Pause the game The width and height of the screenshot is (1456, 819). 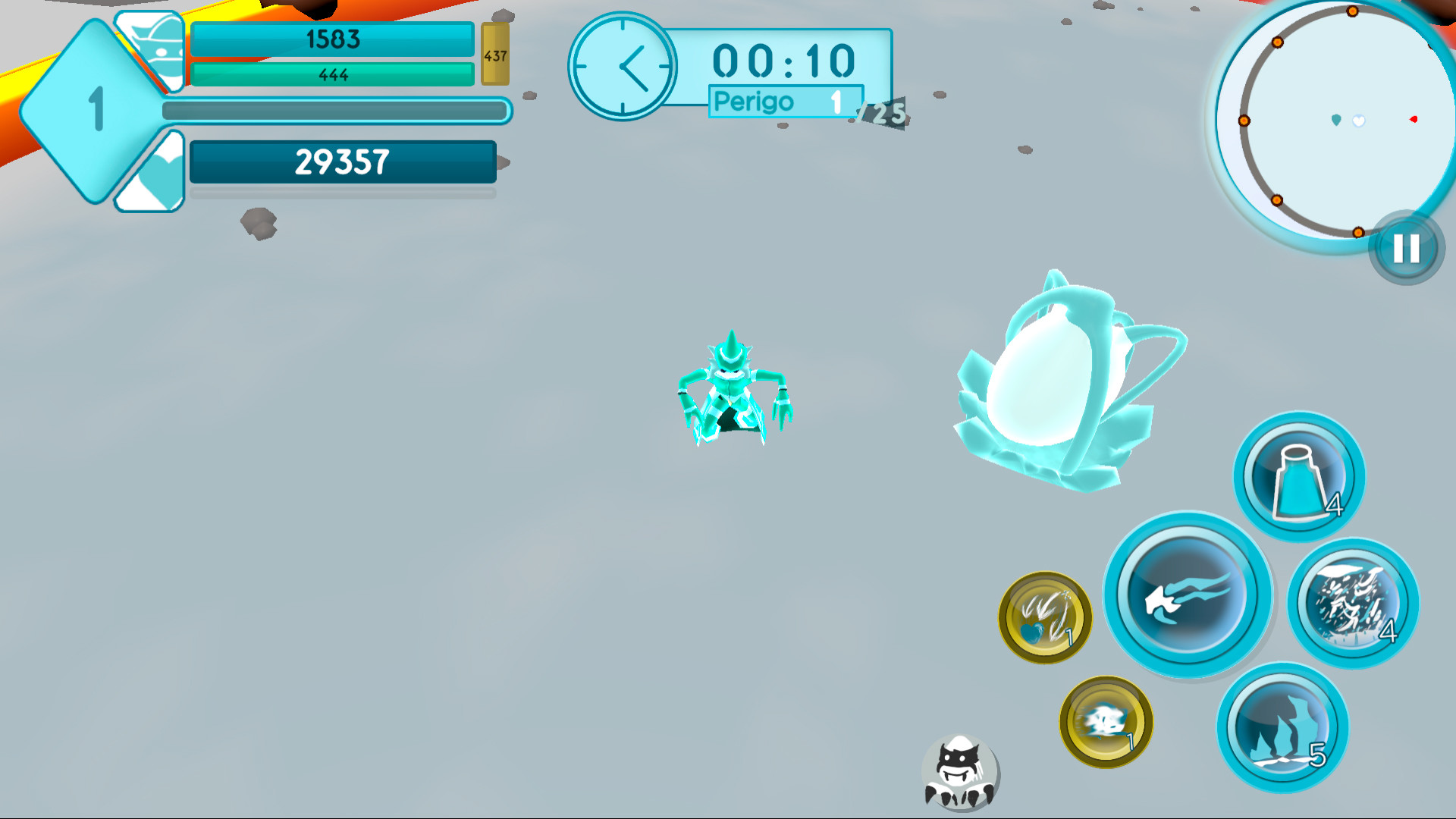click(x=1406, y=248)
